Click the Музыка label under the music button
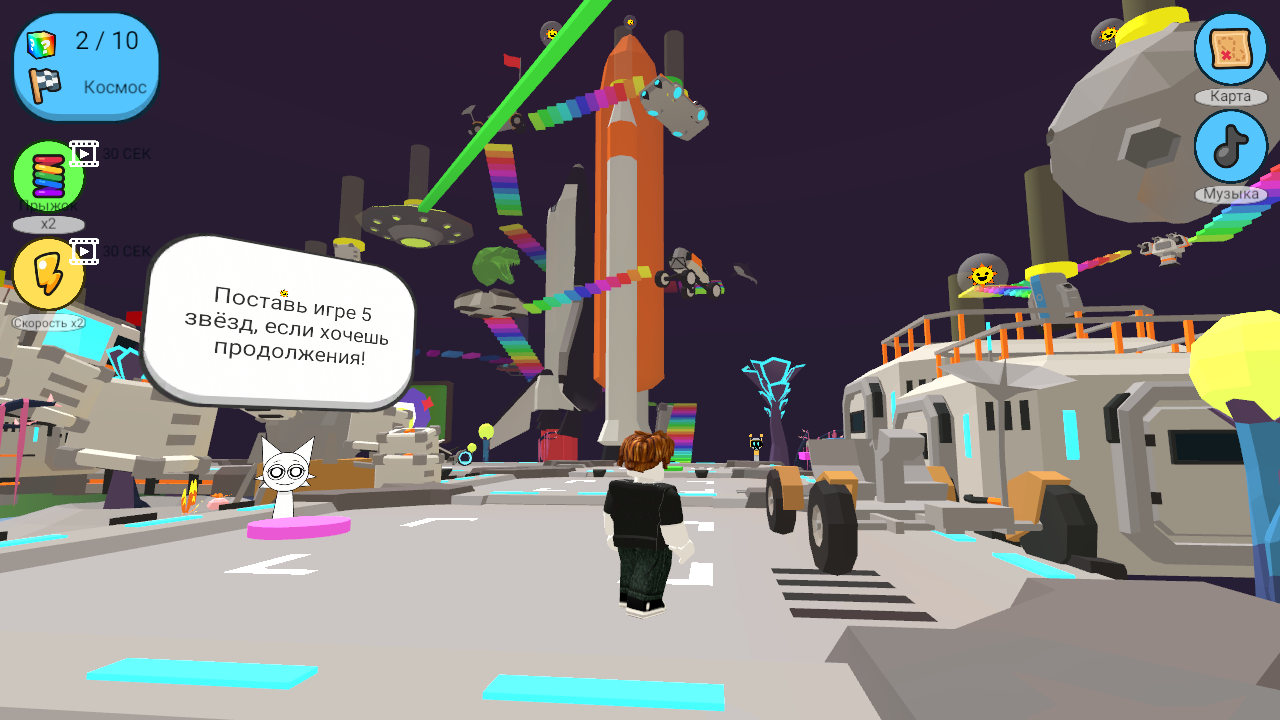The image size is (1280, 720). 1230,193
